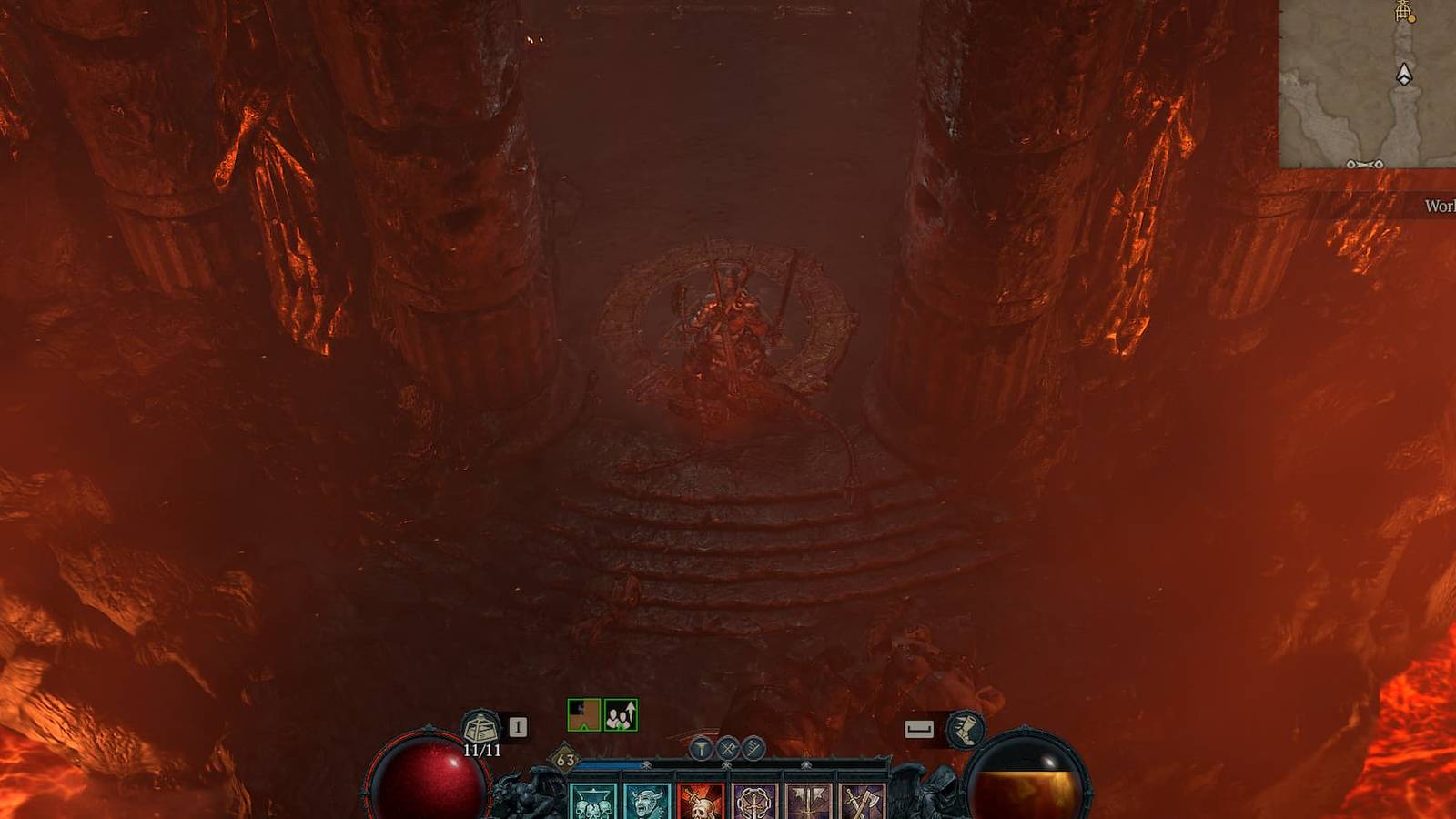This screenshot has height=819, width=1456.
Task: Click the blue experience progress bar
Action: pyautogui.click(x=612, y=763)
